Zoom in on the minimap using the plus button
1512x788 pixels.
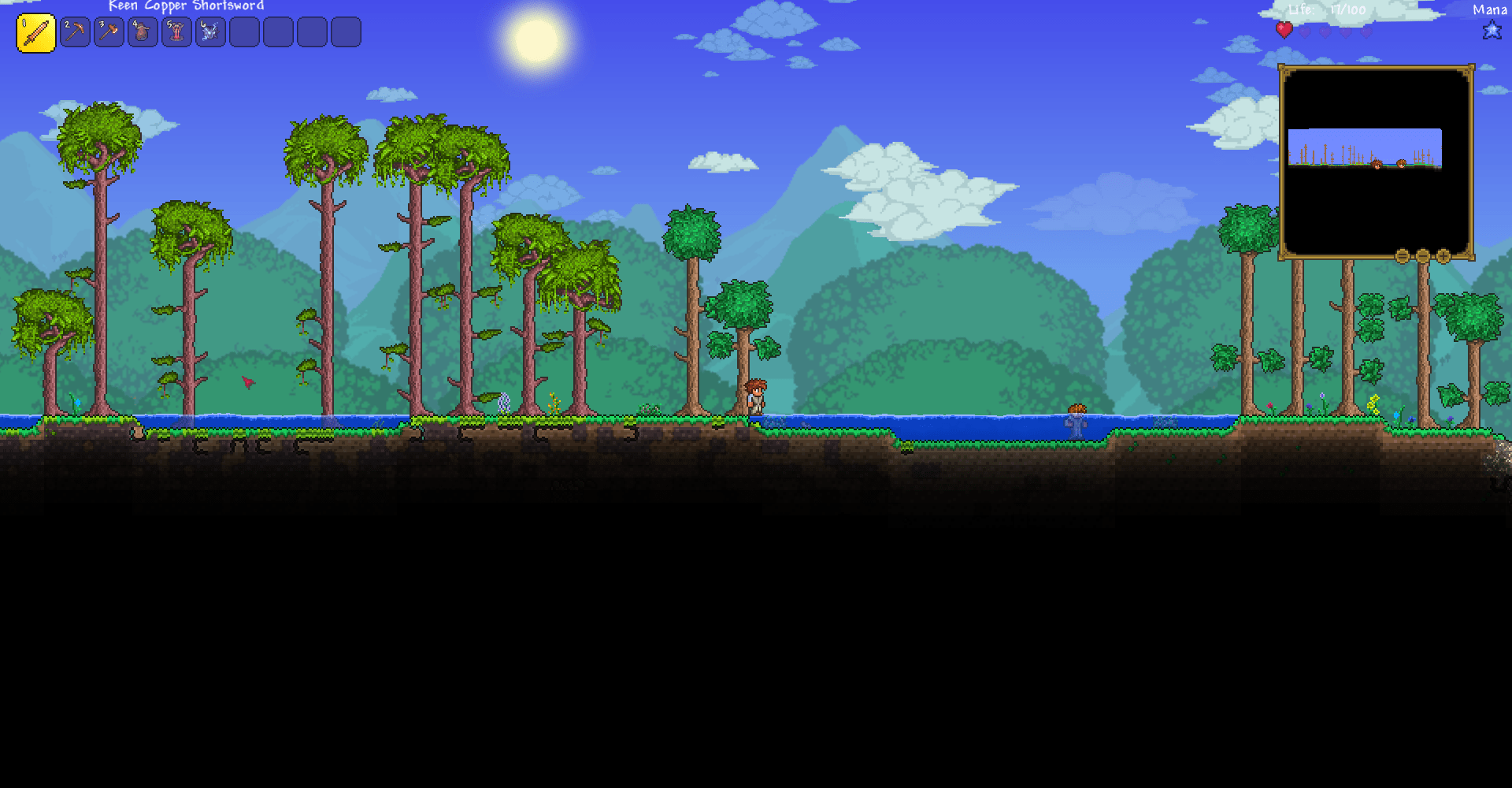1443,255
